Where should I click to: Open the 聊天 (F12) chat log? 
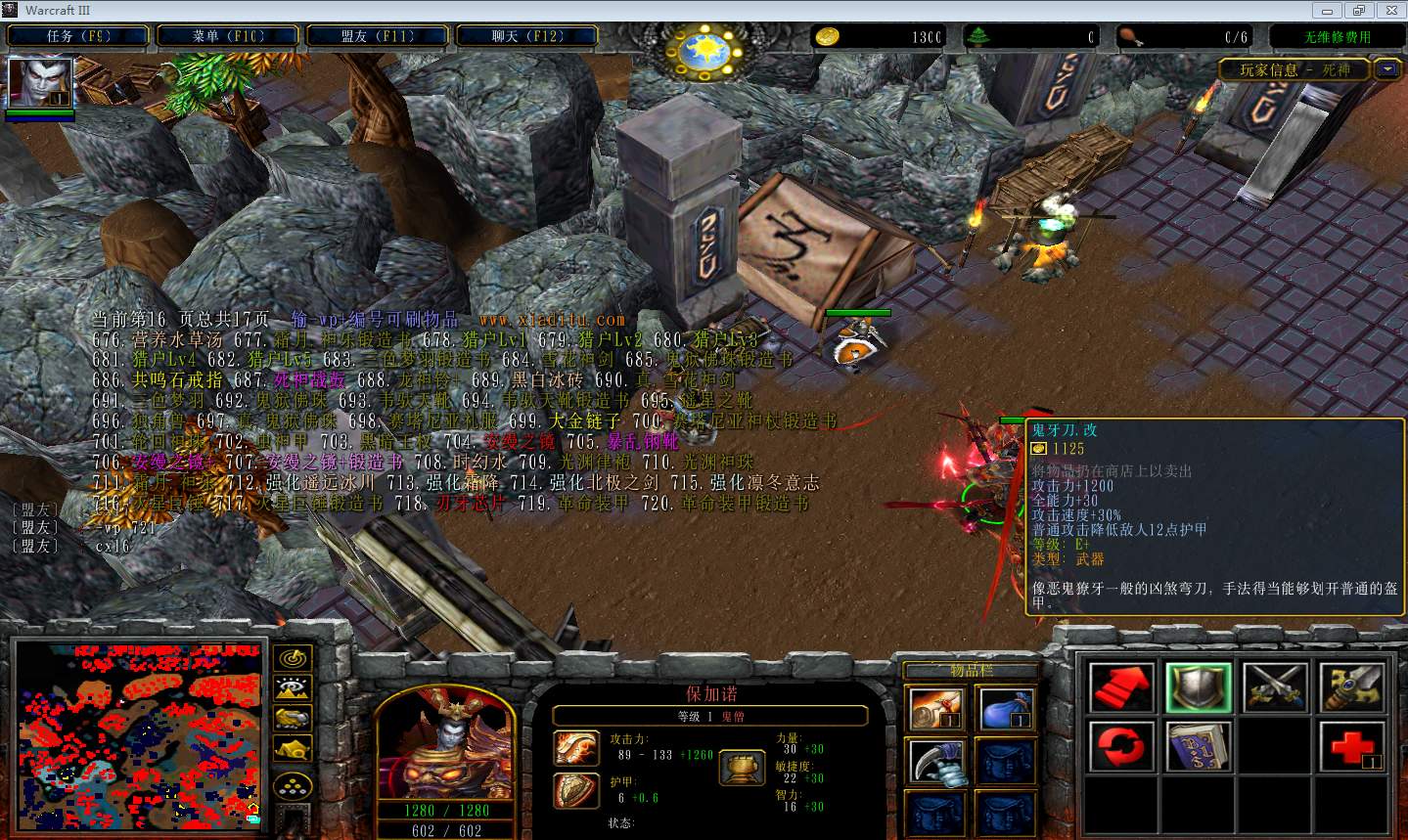click(x=527, y=36)
